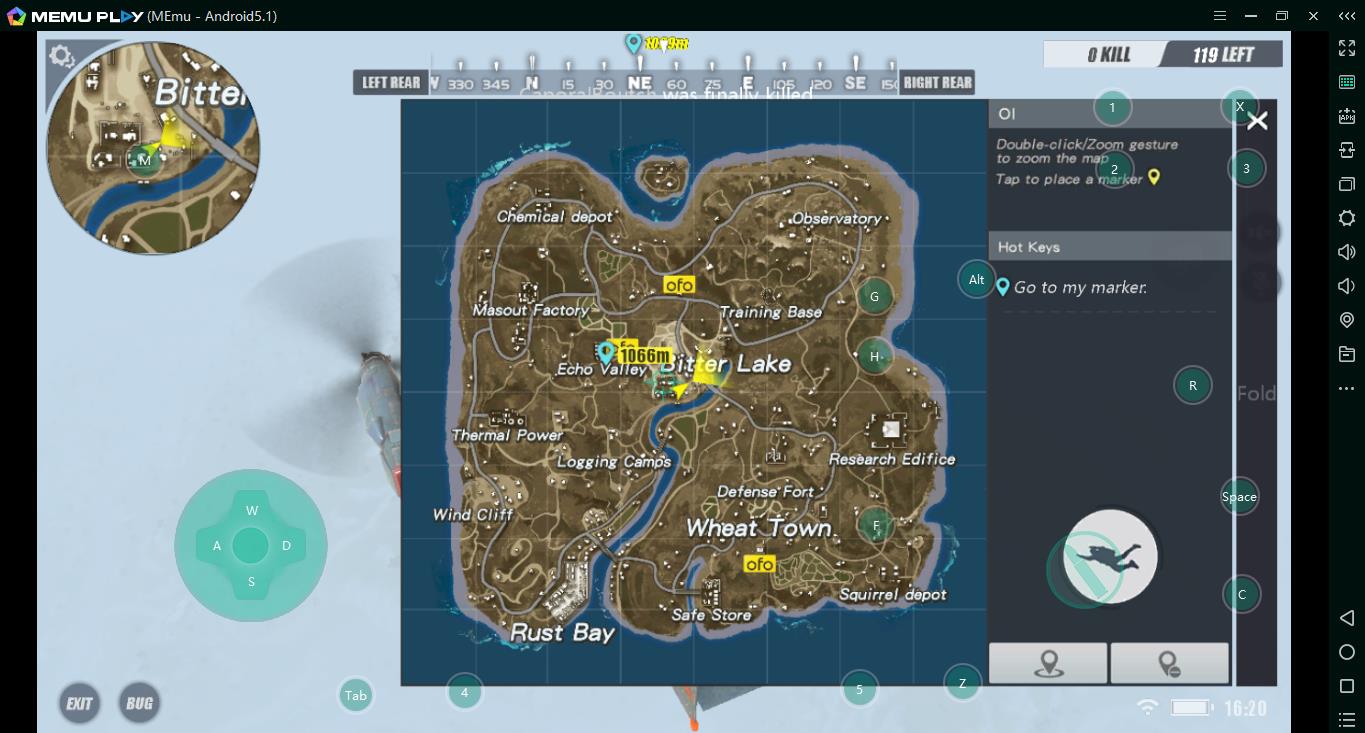Click Wheat Town on the map
This screenshot has width=1365, height=733.
click(758, 528)
